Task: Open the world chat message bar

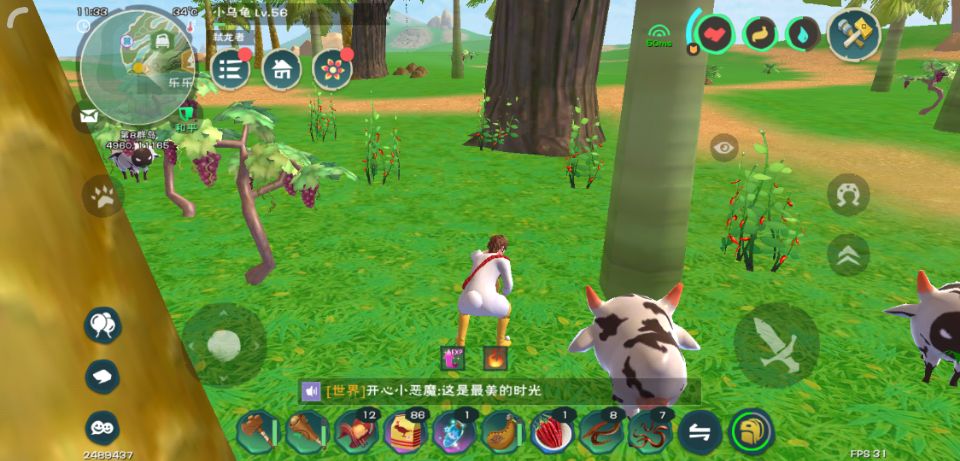Action: point(498,391)
